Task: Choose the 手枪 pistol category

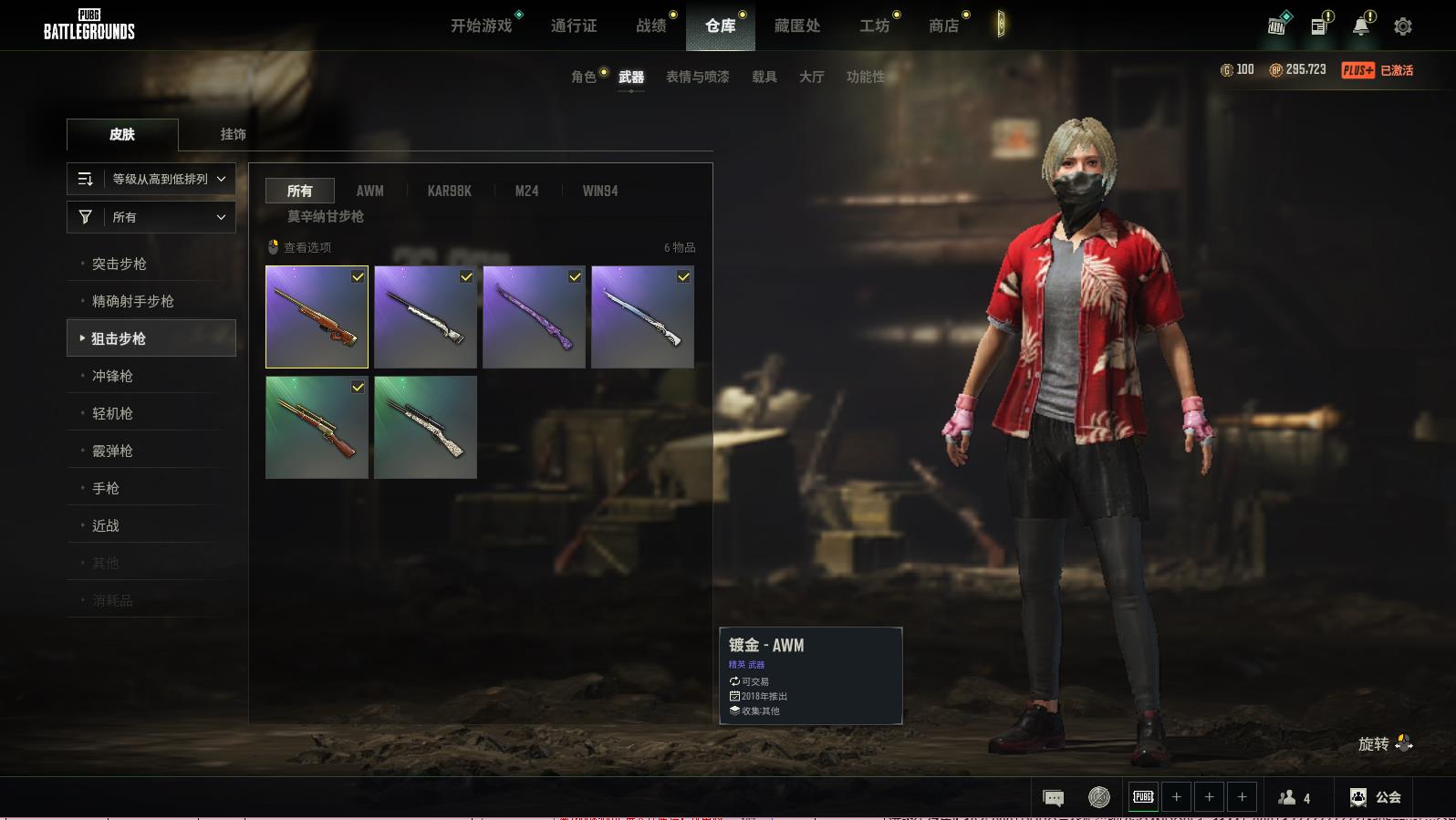Action: point(106,488)
